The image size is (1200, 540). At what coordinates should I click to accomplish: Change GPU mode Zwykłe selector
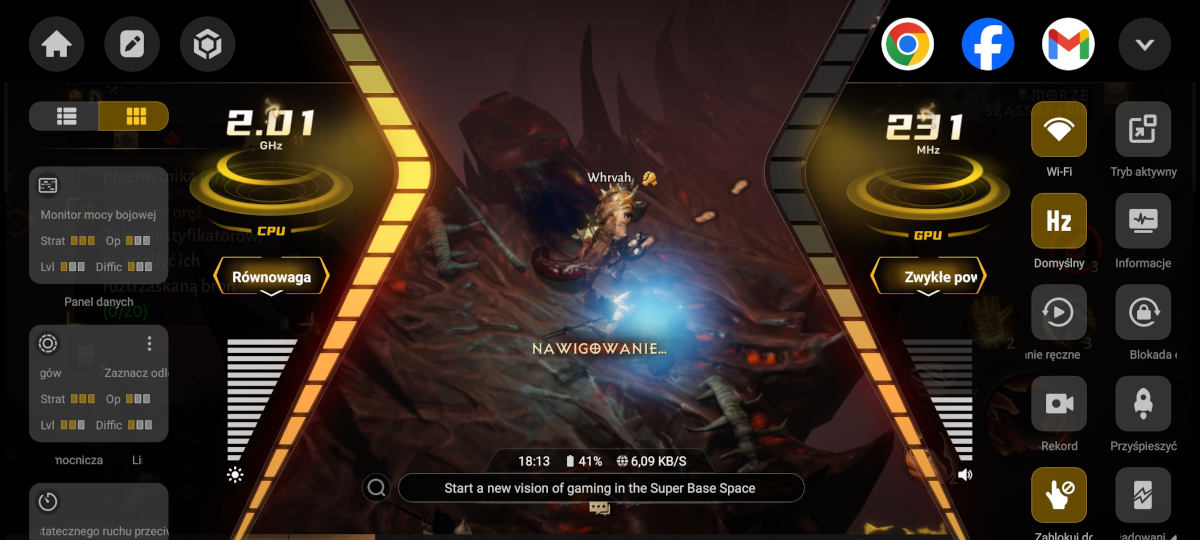[929, 277]
